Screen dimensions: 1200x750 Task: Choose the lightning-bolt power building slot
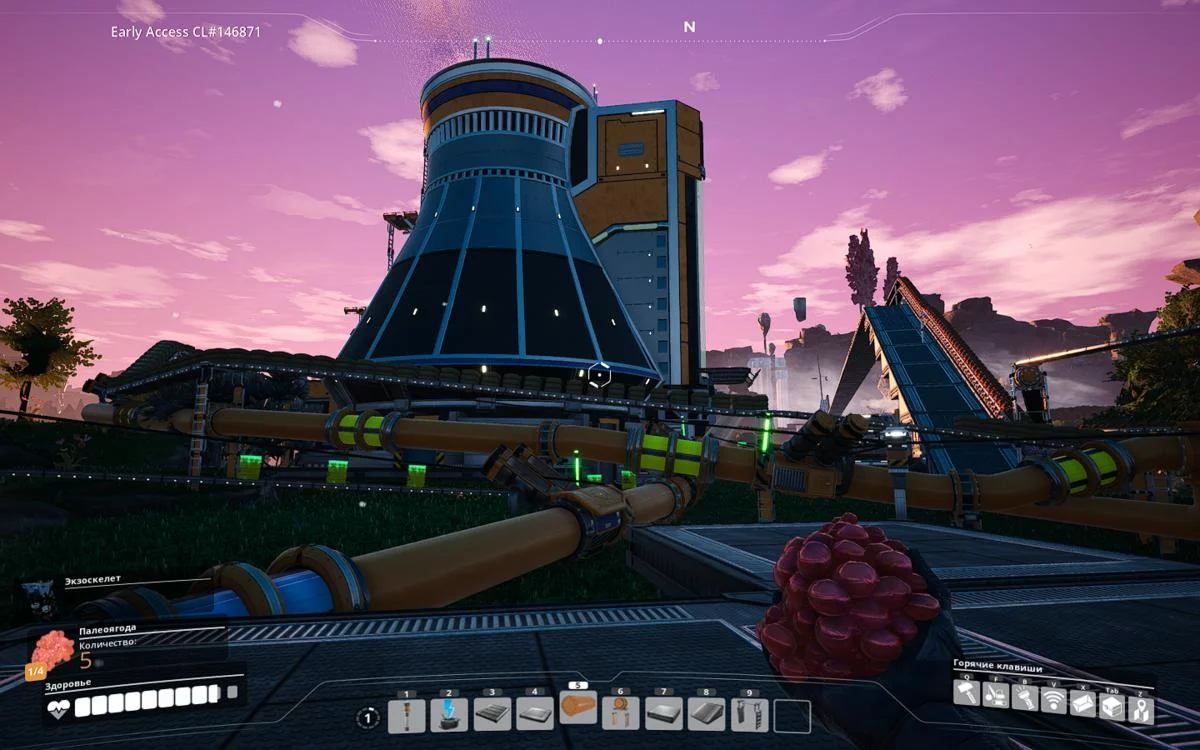tap(449, 715)
